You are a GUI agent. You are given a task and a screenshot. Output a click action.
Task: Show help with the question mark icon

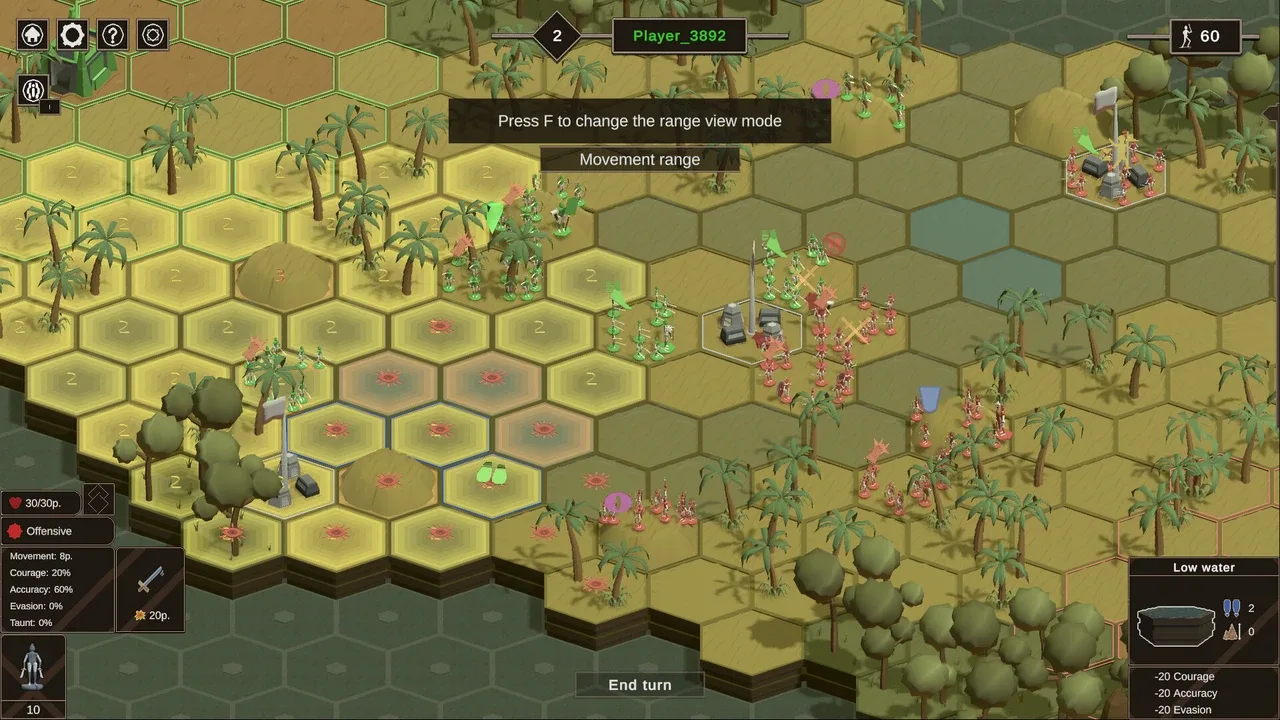click(x=112, y=35)
